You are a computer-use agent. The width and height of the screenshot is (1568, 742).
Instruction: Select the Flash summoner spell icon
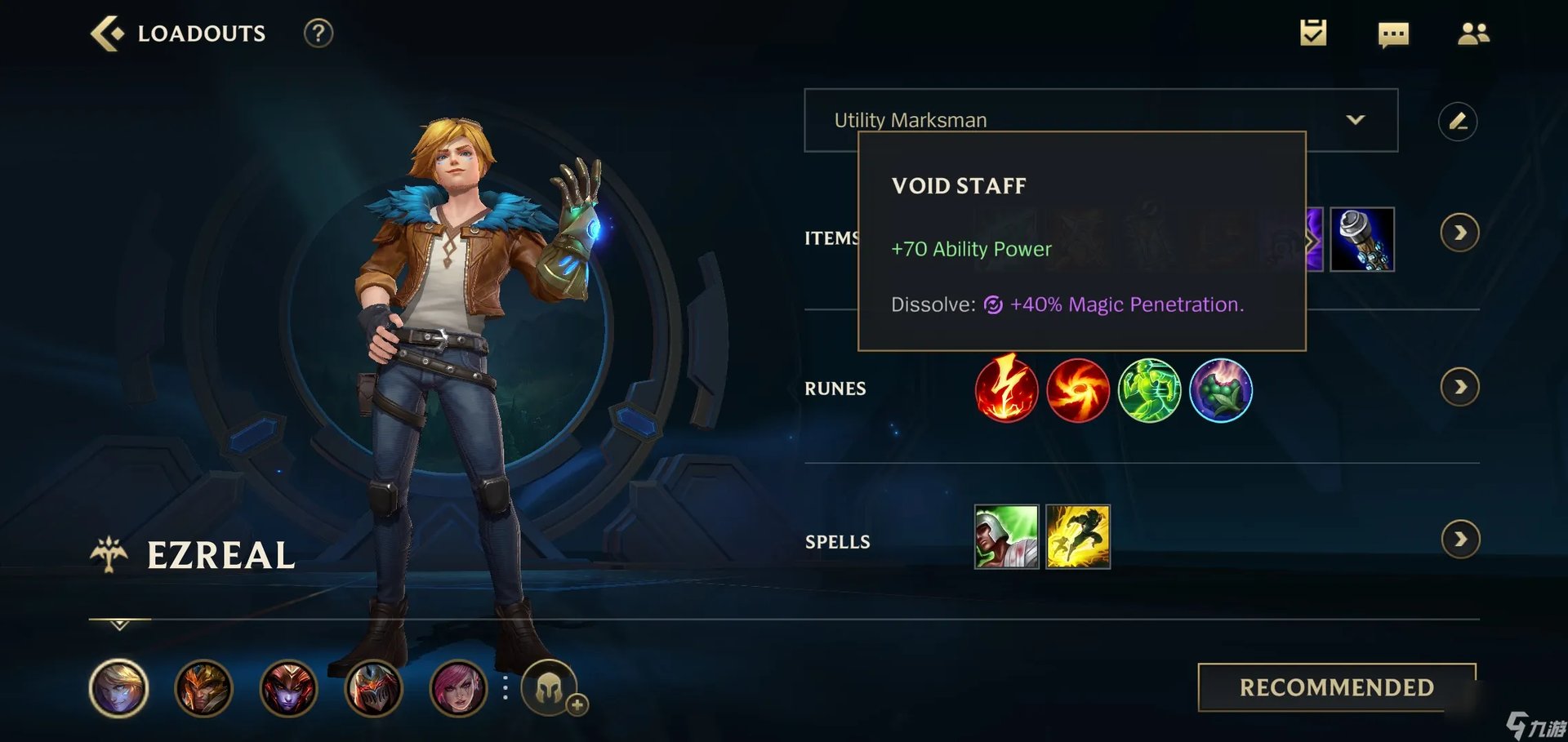point(1078,536)
